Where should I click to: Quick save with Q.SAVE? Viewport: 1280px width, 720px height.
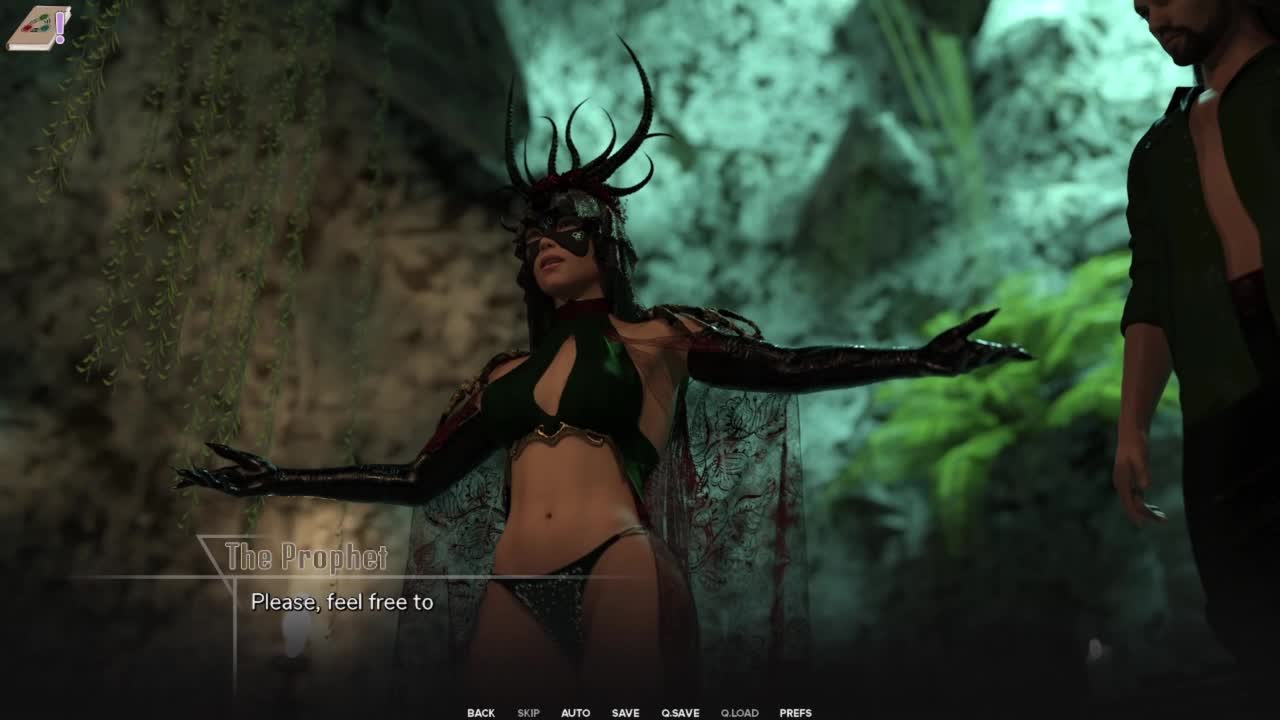(680, 713)
